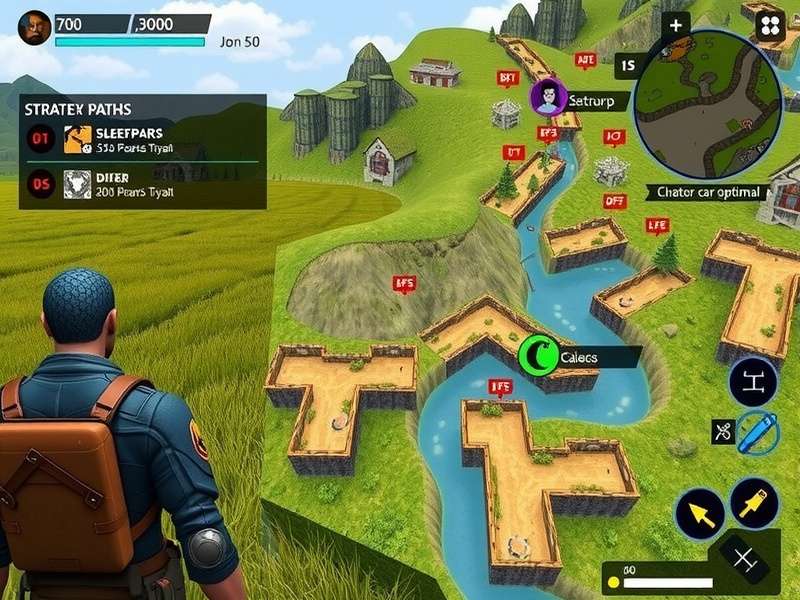The height and width of the screenshot is (600, 800).
Task: Click the green Calecs map marker
Action: click(x=538, y=353)
